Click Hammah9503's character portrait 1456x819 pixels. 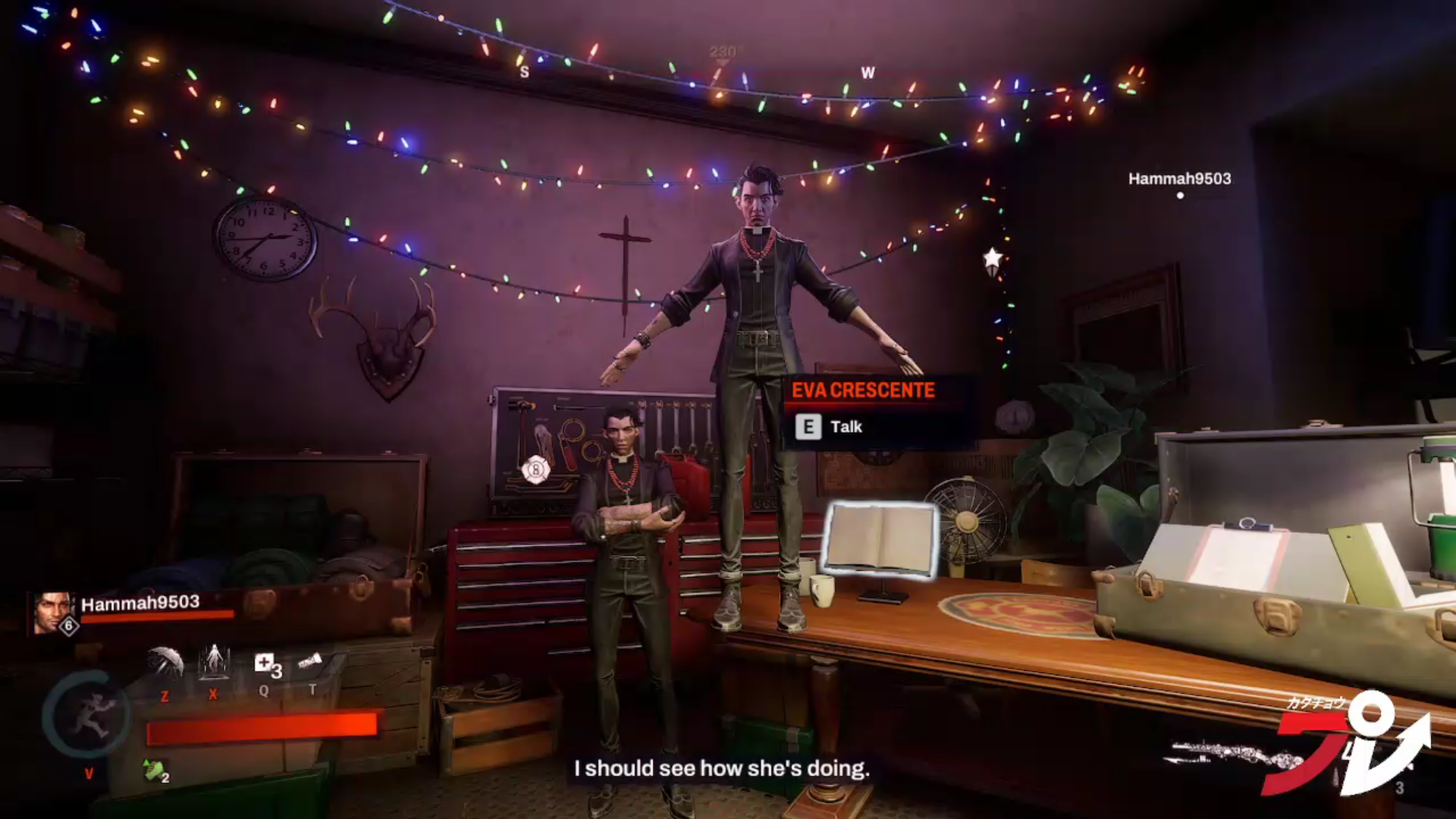click(54, 613)
